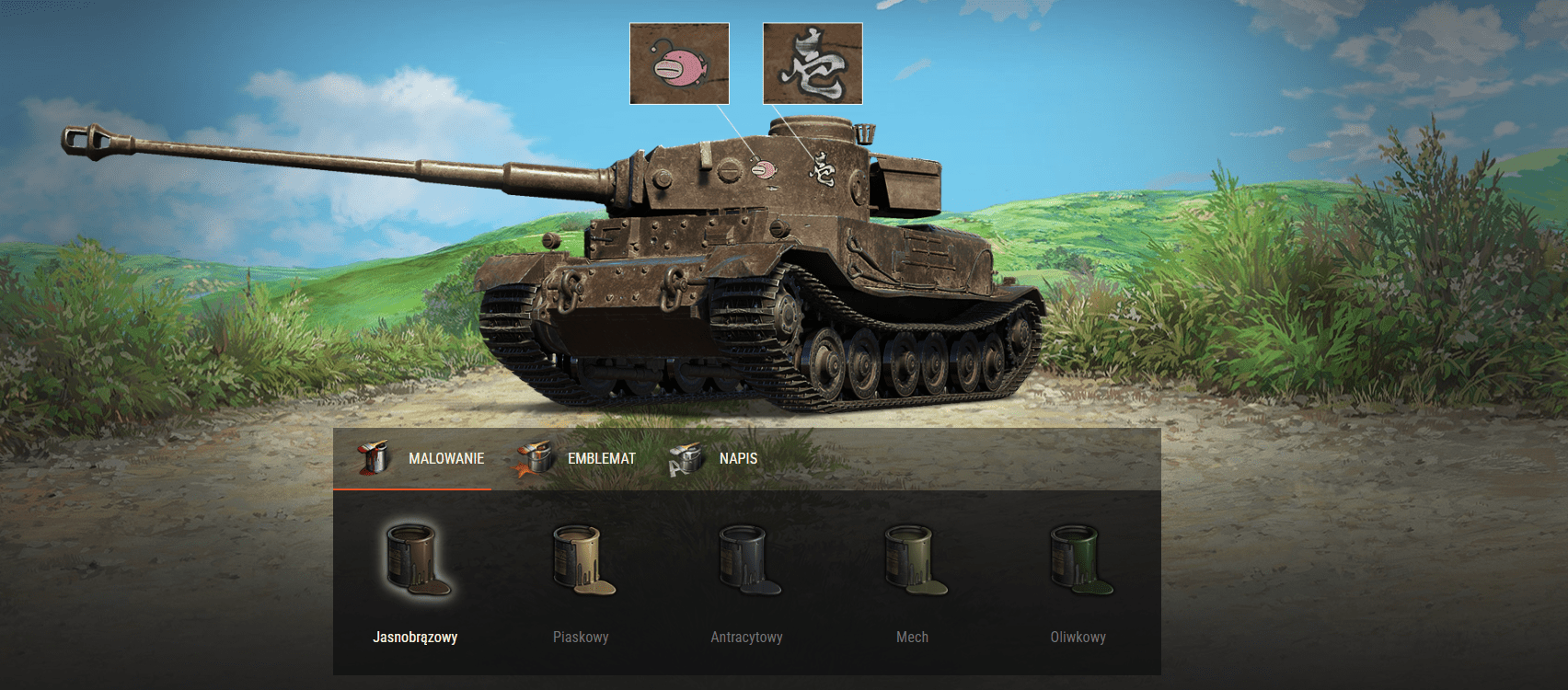Select the Oliwkowy green paint
Viewport: 1568px width, 690px height.
[x=1078, y=563]
